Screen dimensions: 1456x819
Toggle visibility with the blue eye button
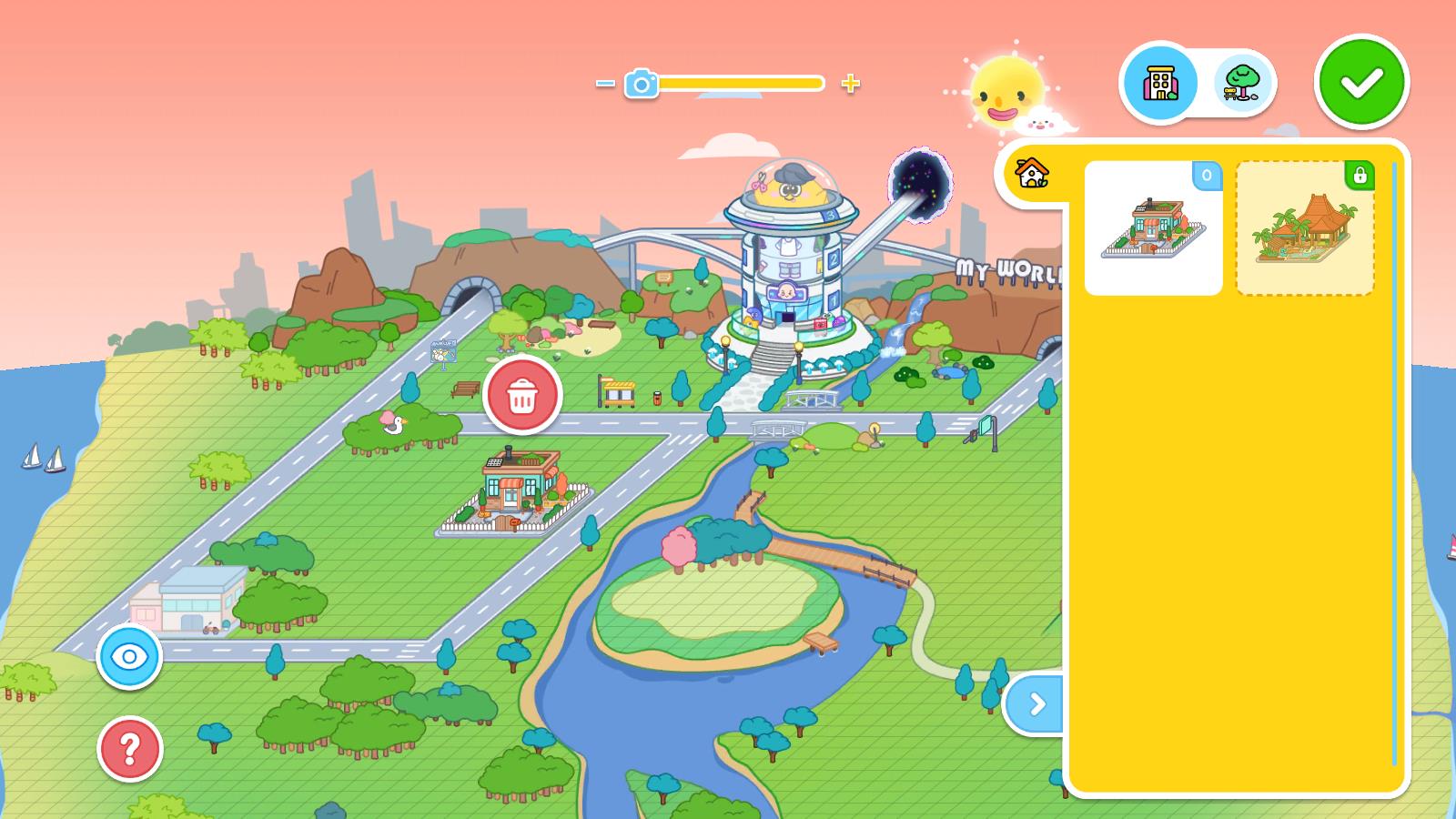pos(129,656)
